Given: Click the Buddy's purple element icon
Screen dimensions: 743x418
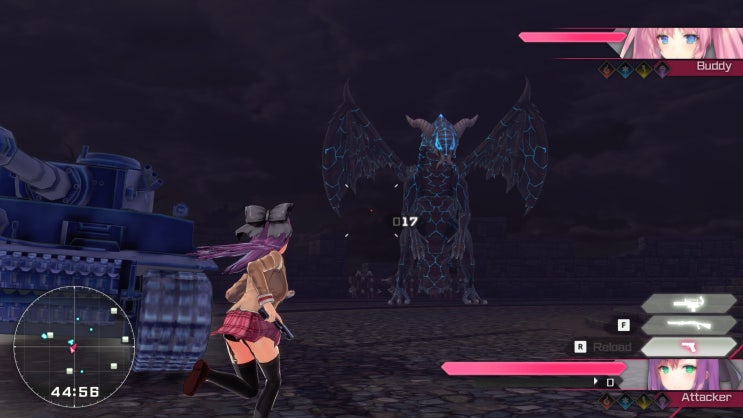Looking at the screenshot, I should coord(661,69).
